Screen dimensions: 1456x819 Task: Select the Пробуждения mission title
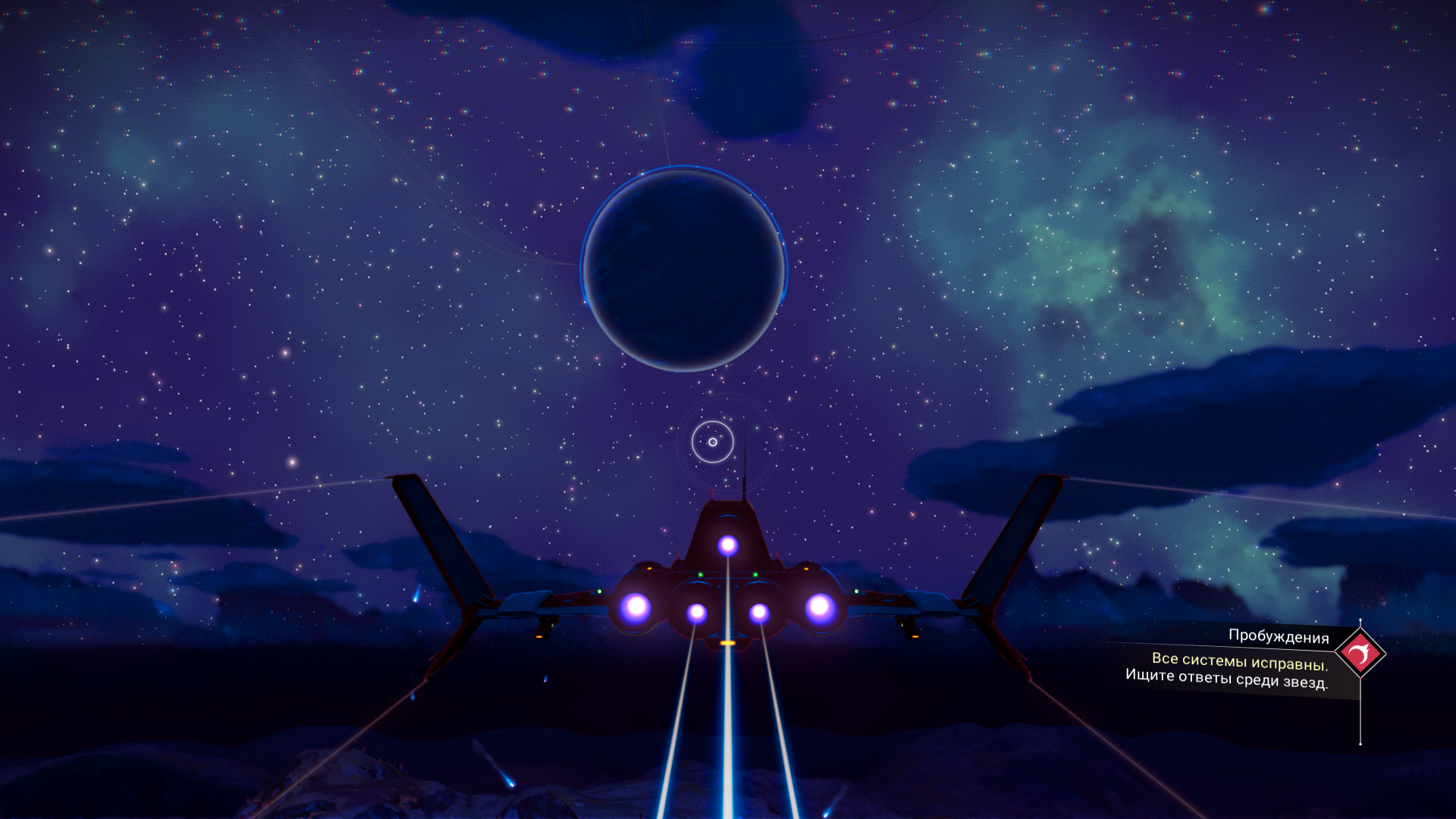pyautogui.click(x=1278, y=636)
